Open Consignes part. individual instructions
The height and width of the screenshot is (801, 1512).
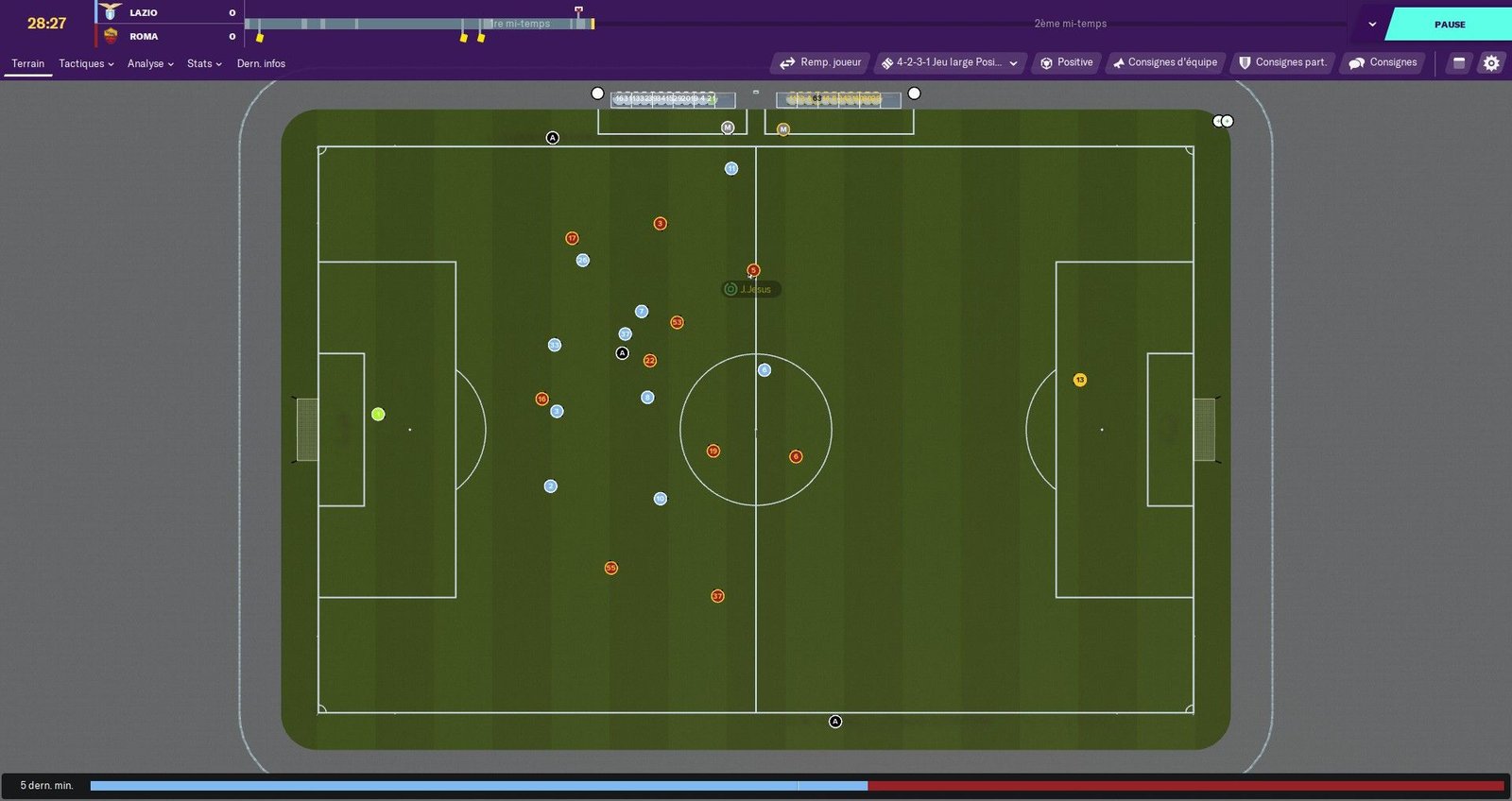1282,62
